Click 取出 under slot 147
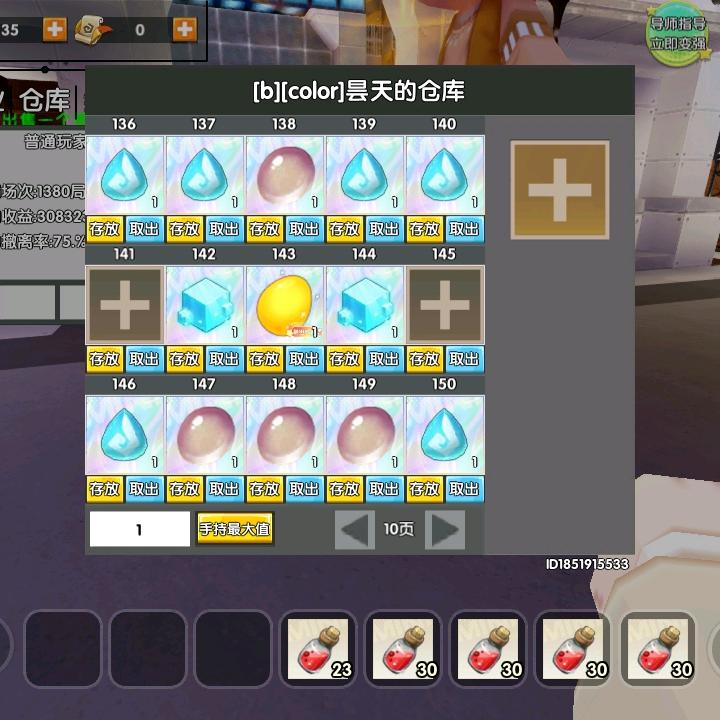Screen dimensions: 720x720 pyautogui.click(x=224, y=489)
